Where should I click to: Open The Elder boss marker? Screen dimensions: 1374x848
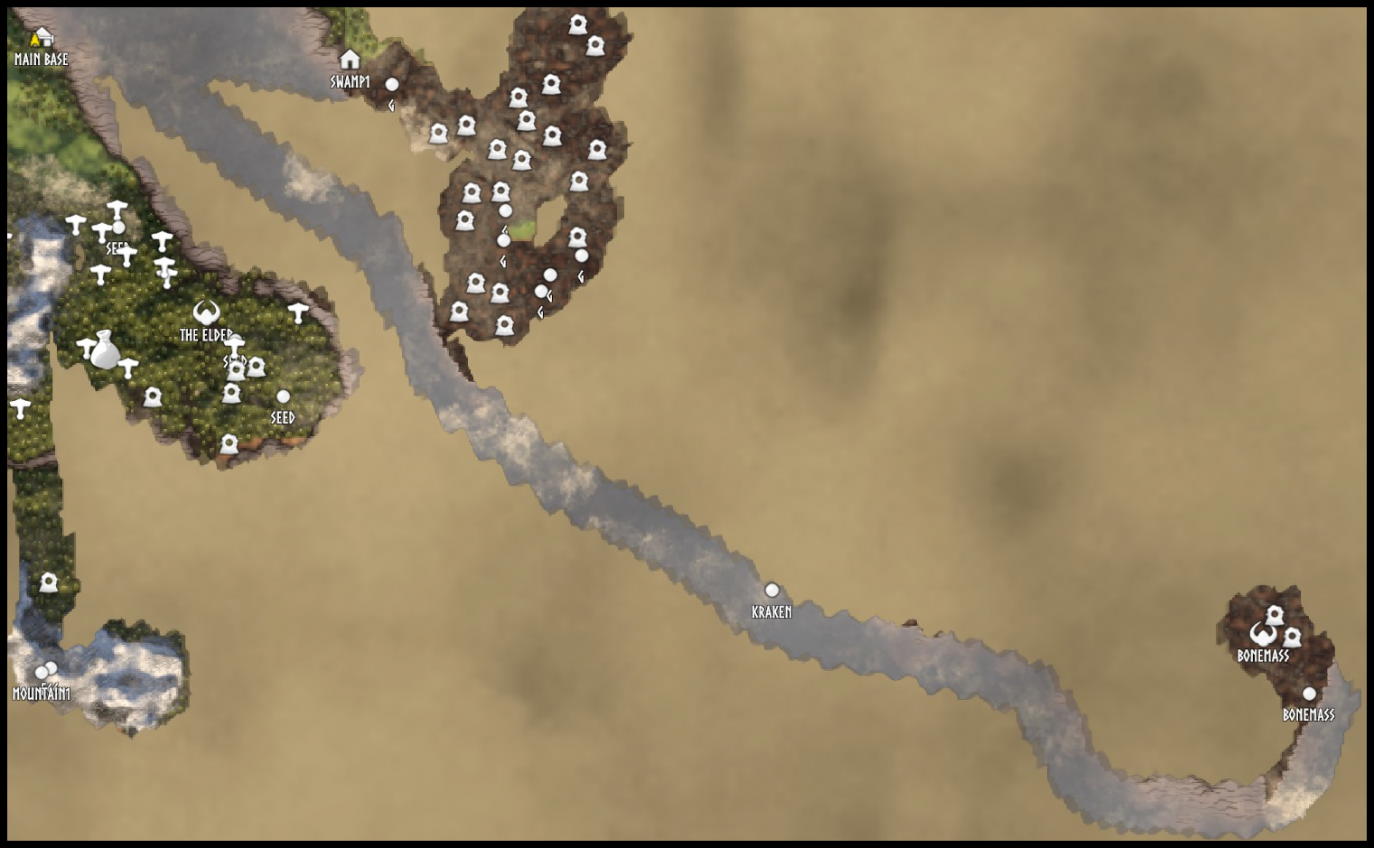(x=206, y=313)
